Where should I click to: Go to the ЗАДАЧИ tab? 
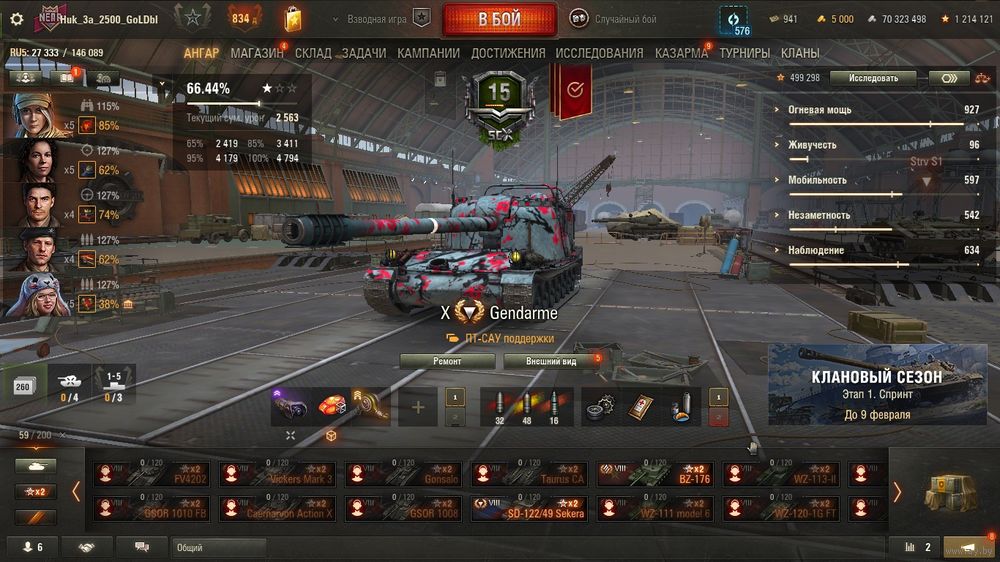[x=364, y=53]
